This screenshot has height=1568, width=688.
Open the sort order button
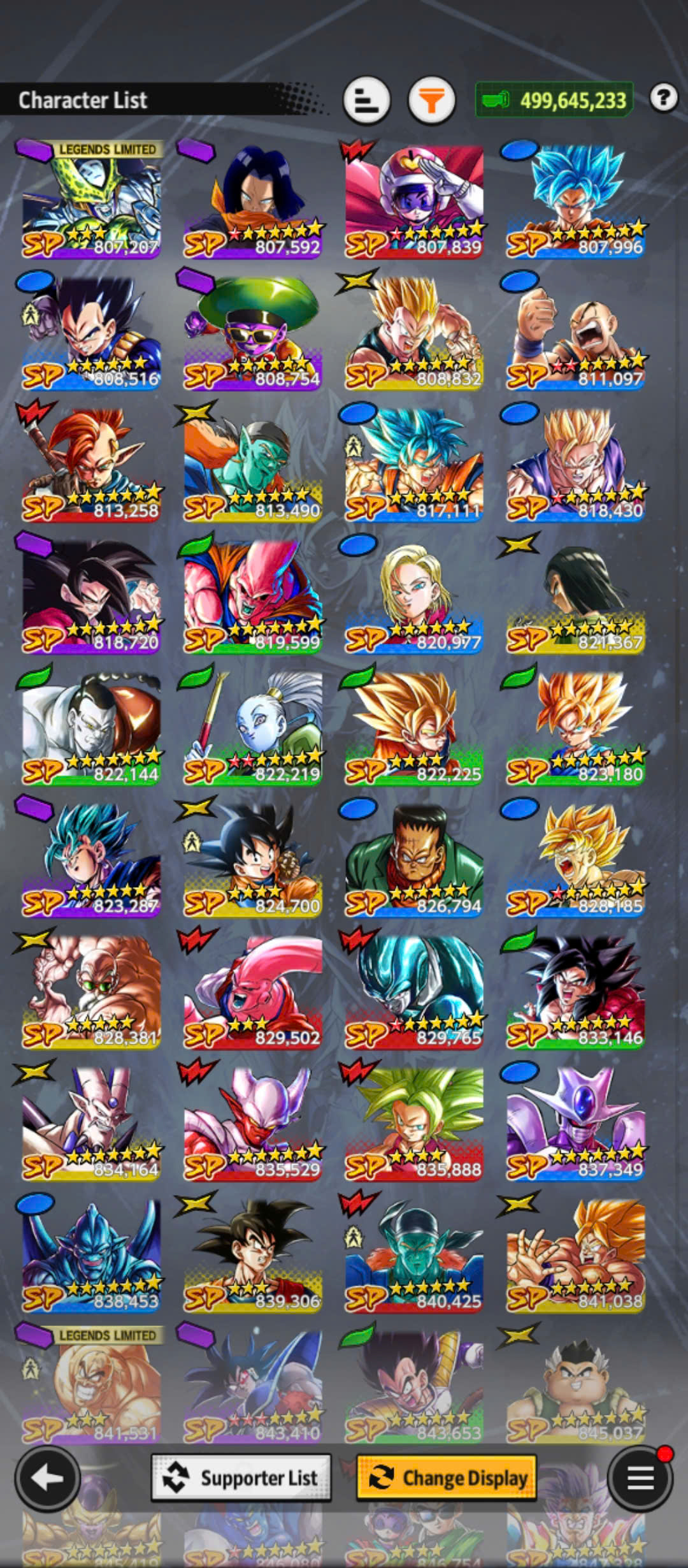coord(366,100)
